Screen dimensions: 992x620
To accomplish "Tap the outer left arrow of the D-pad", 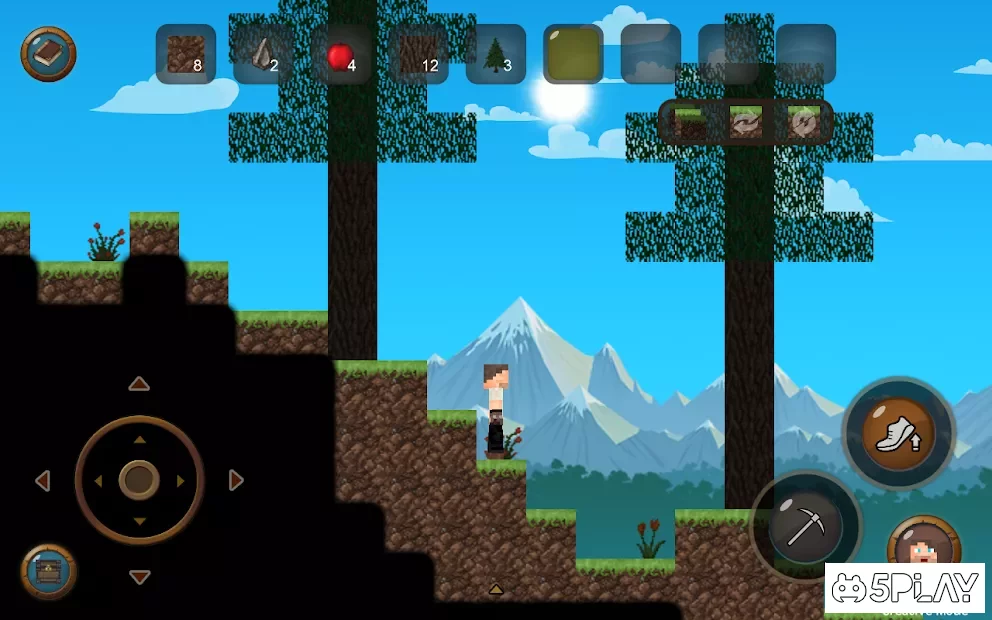I will pyautogui.click(x=42, y=481).
